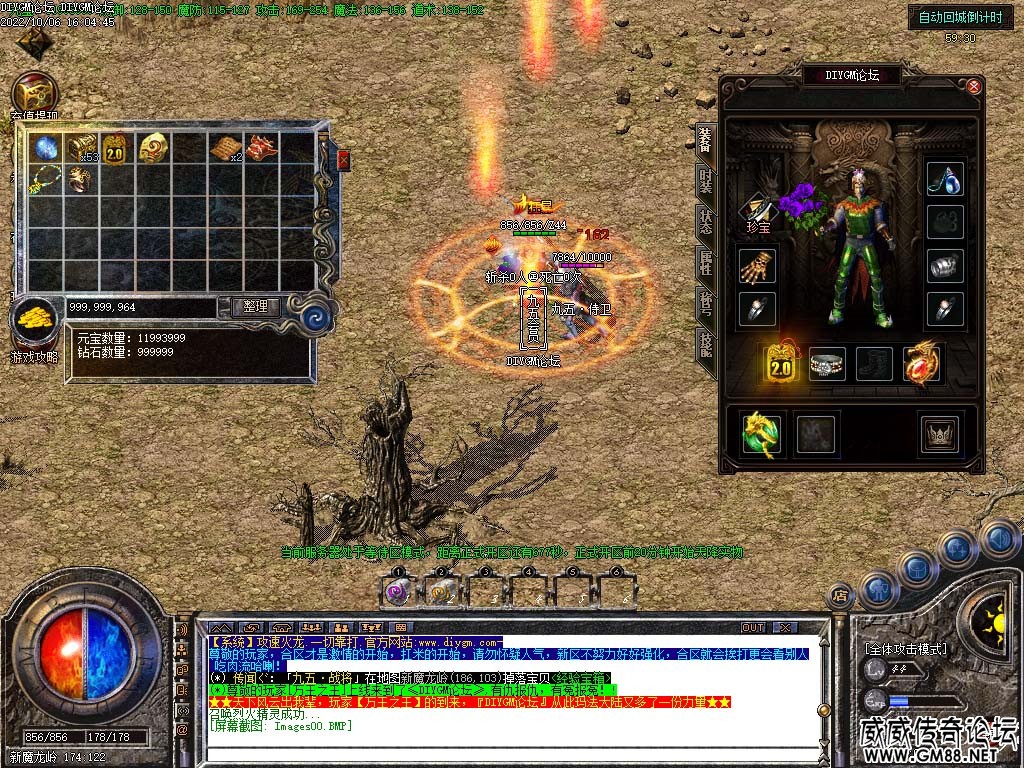Select the blue orb item in bag

(47, 148)
